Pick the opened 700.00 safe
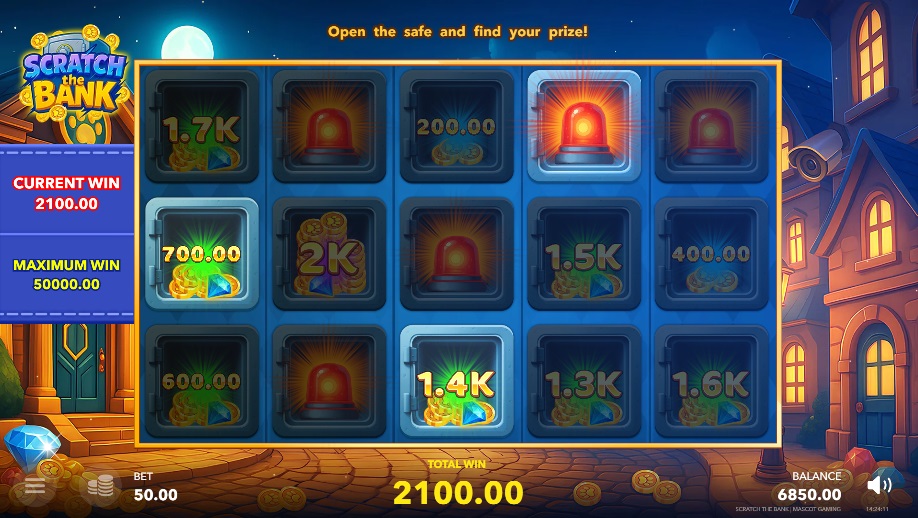This screenshot has width=918, height=518. pos(202,254)
